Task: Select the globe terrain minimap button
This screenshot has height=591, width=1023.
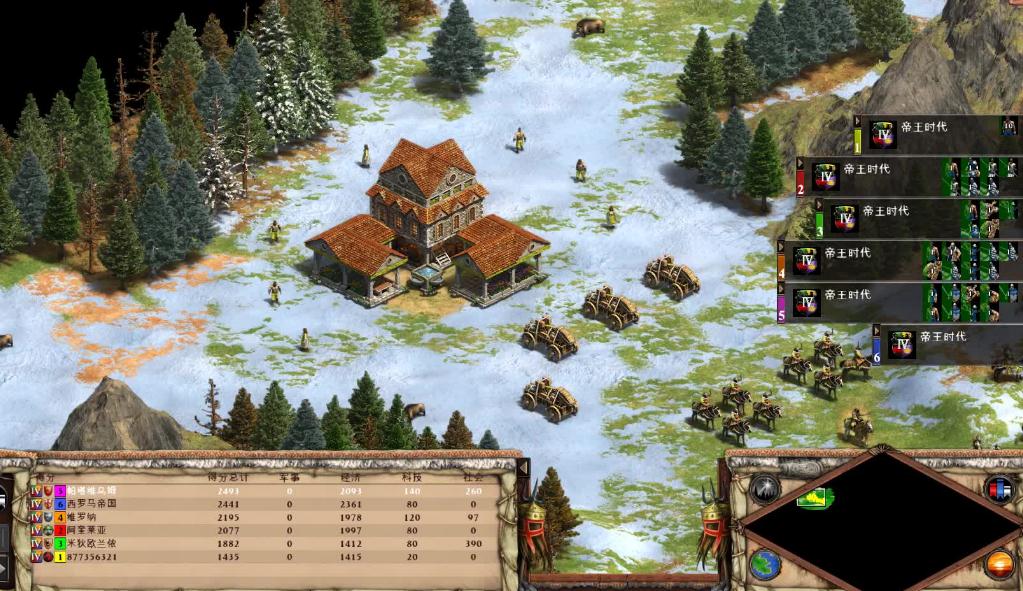Action: click(x=764, y=564)
